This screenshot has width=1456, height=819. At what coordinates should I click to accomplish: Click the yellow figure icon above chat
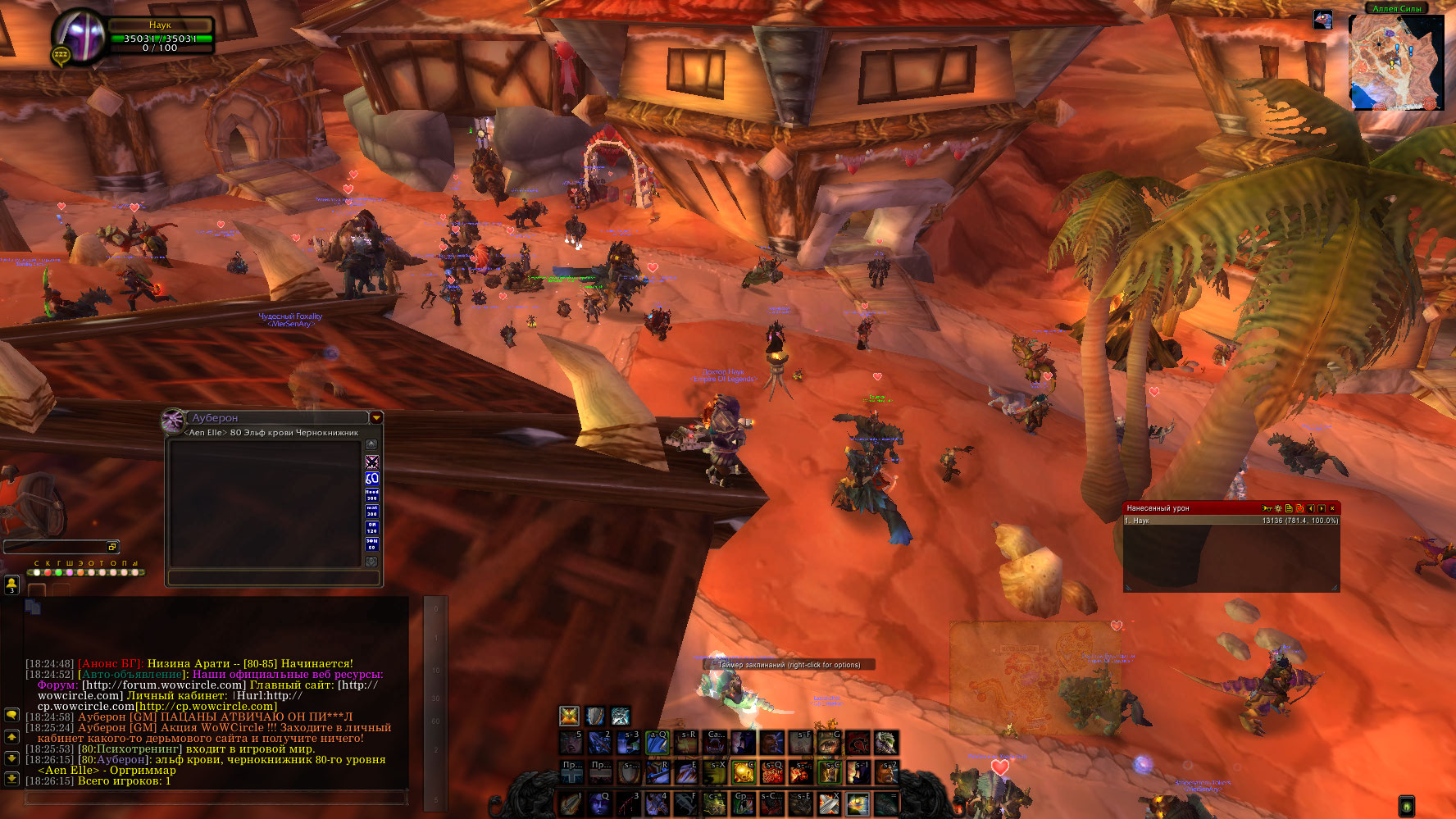[12, 585]
